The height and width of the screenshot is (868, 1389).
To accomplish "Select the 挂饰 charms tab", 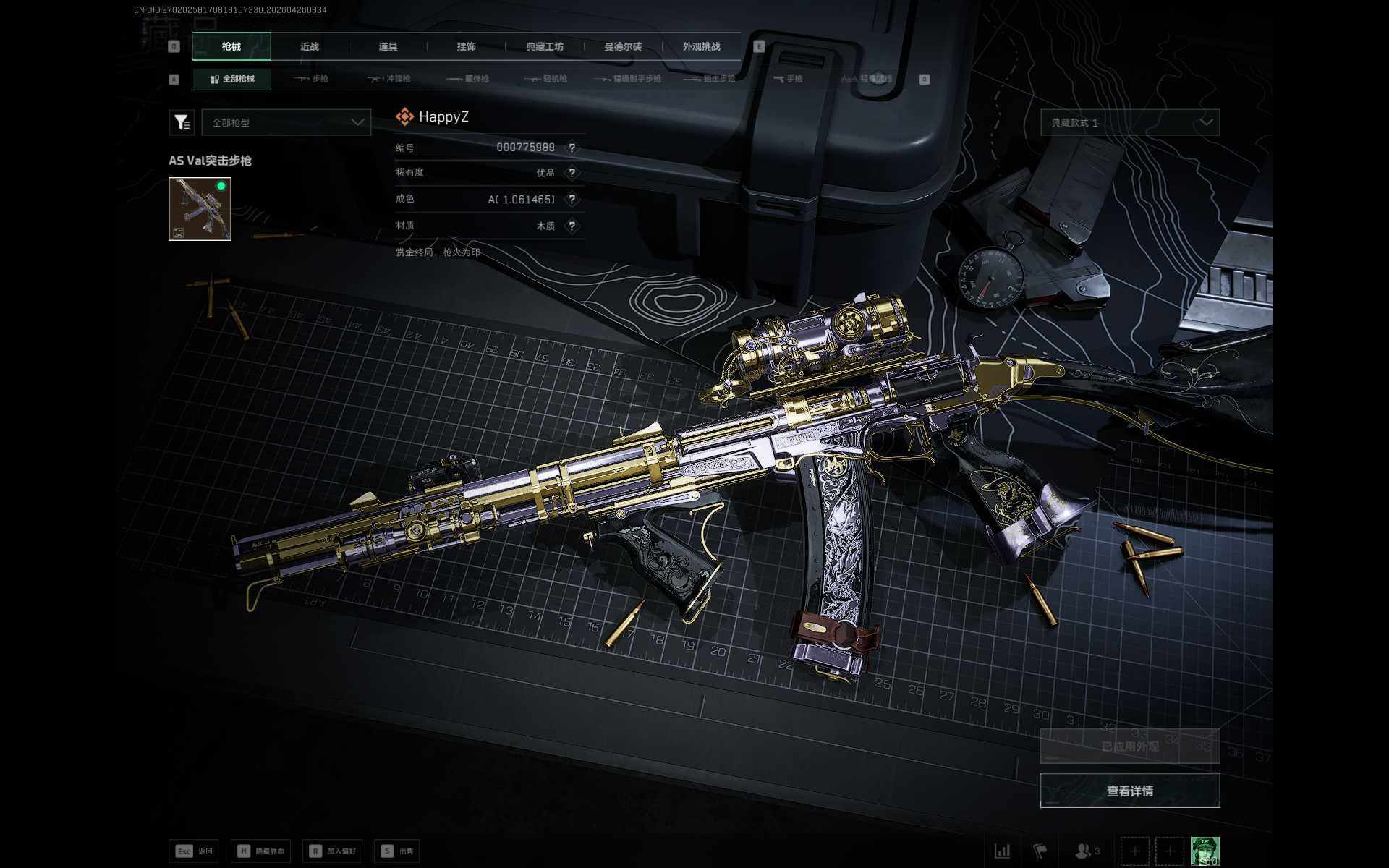I will 466,47.
